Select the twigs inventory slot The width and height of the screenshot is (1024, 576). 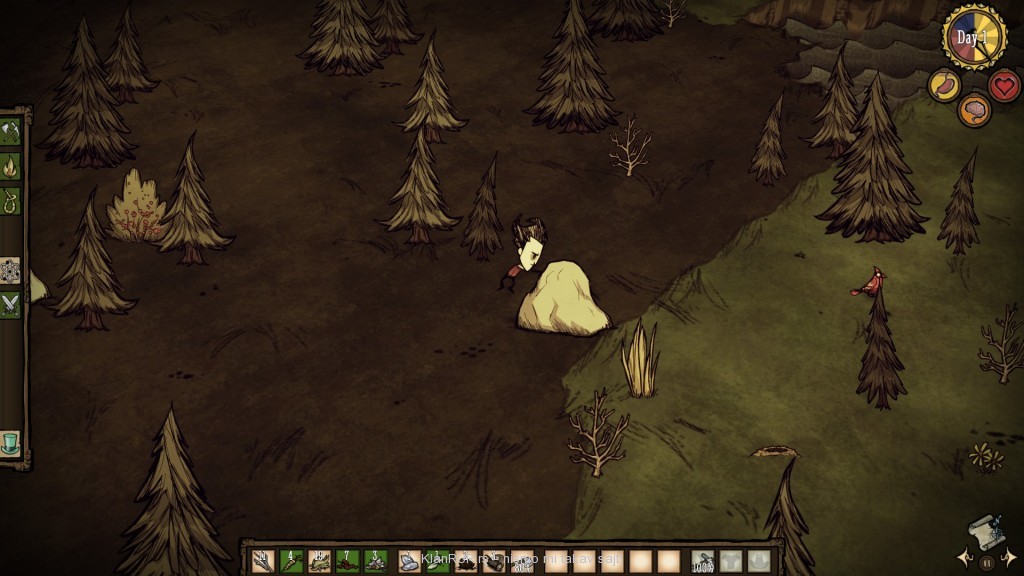(264, 561)
